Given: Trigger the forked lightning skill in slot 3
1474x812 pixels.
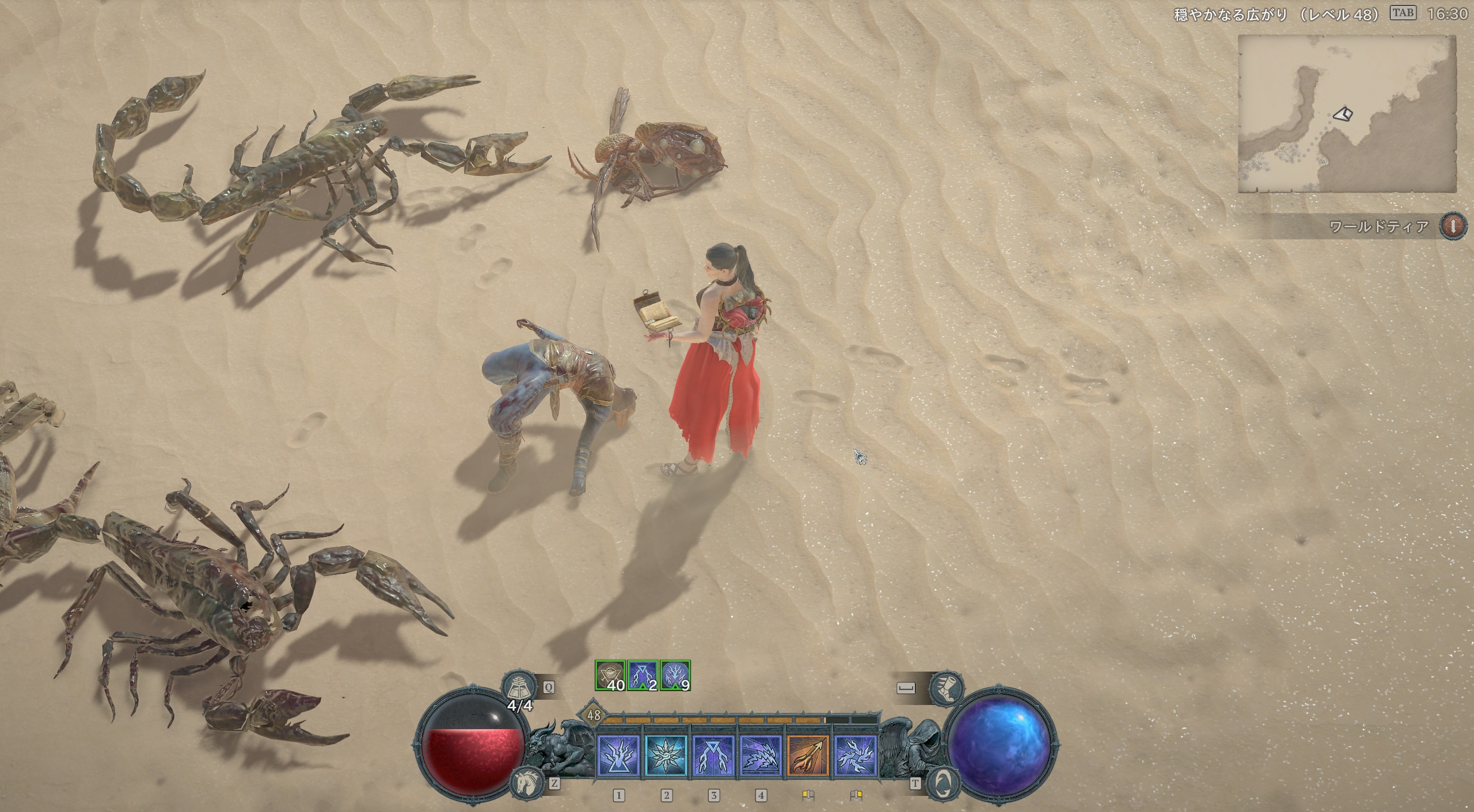Looking at the screenshot, I should (713, 754).
